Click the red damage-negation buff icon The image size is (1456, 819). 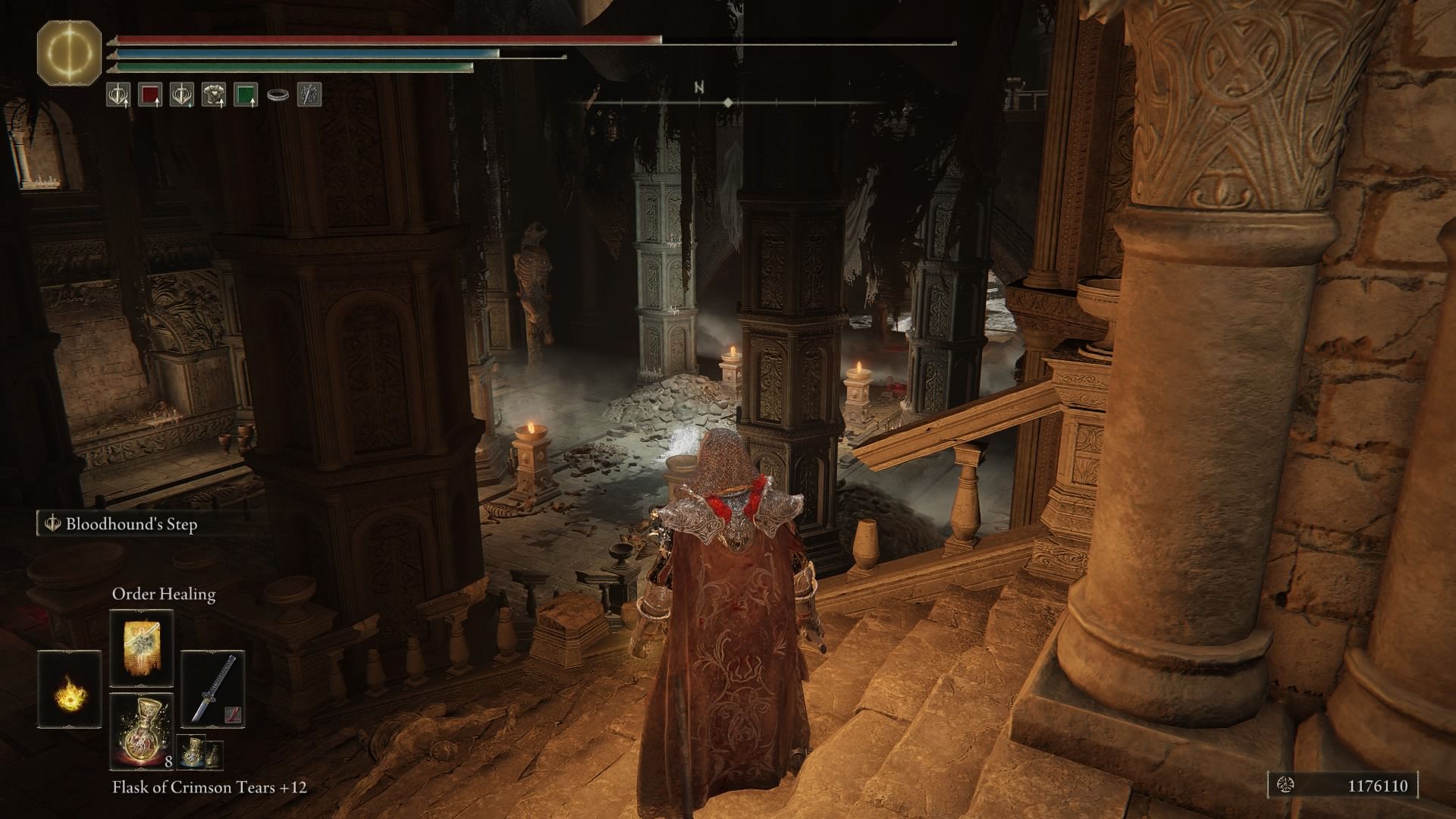tap(149, 95)
